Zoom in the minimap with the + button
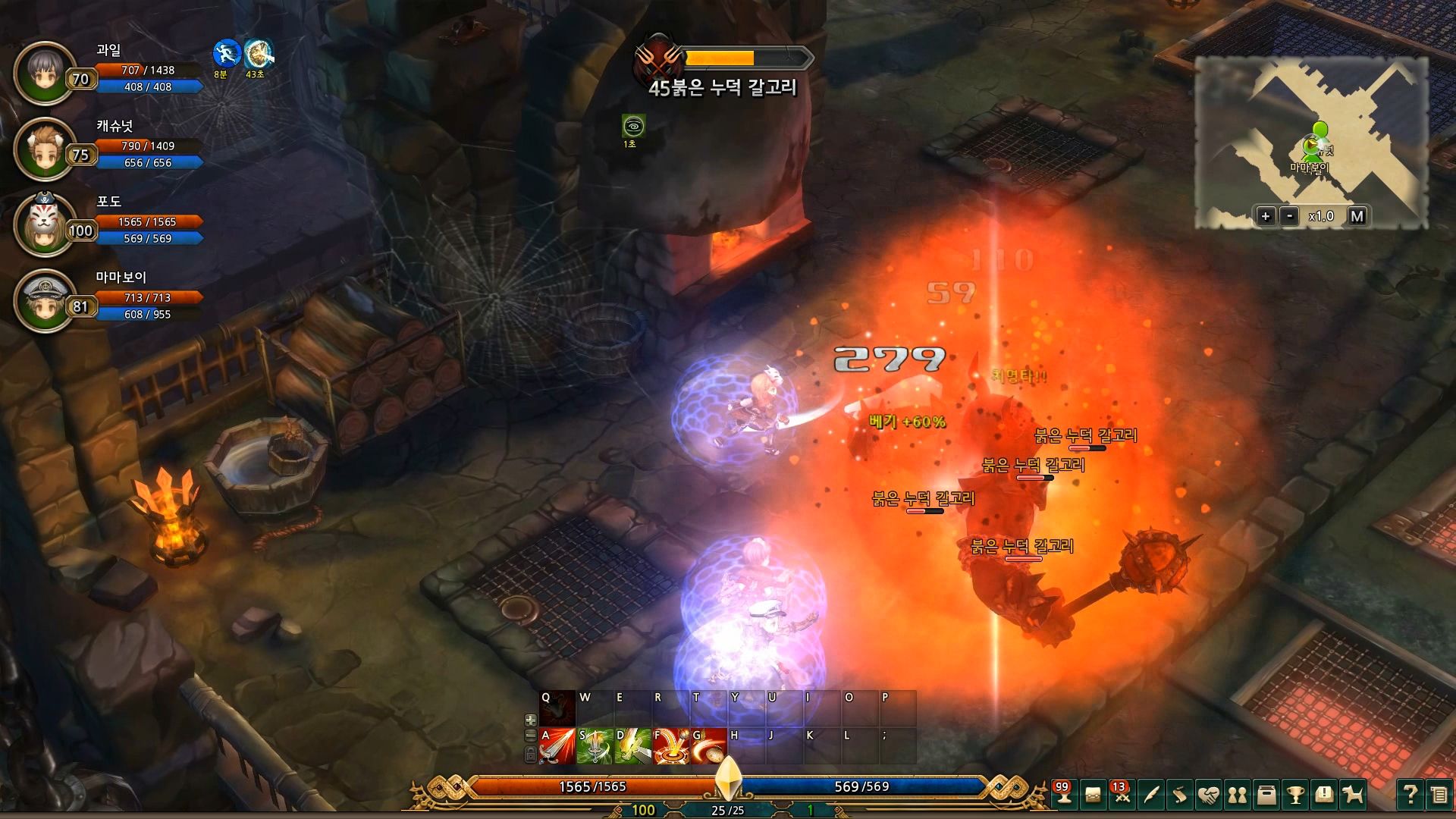1456x819 pixels. 1266,215
